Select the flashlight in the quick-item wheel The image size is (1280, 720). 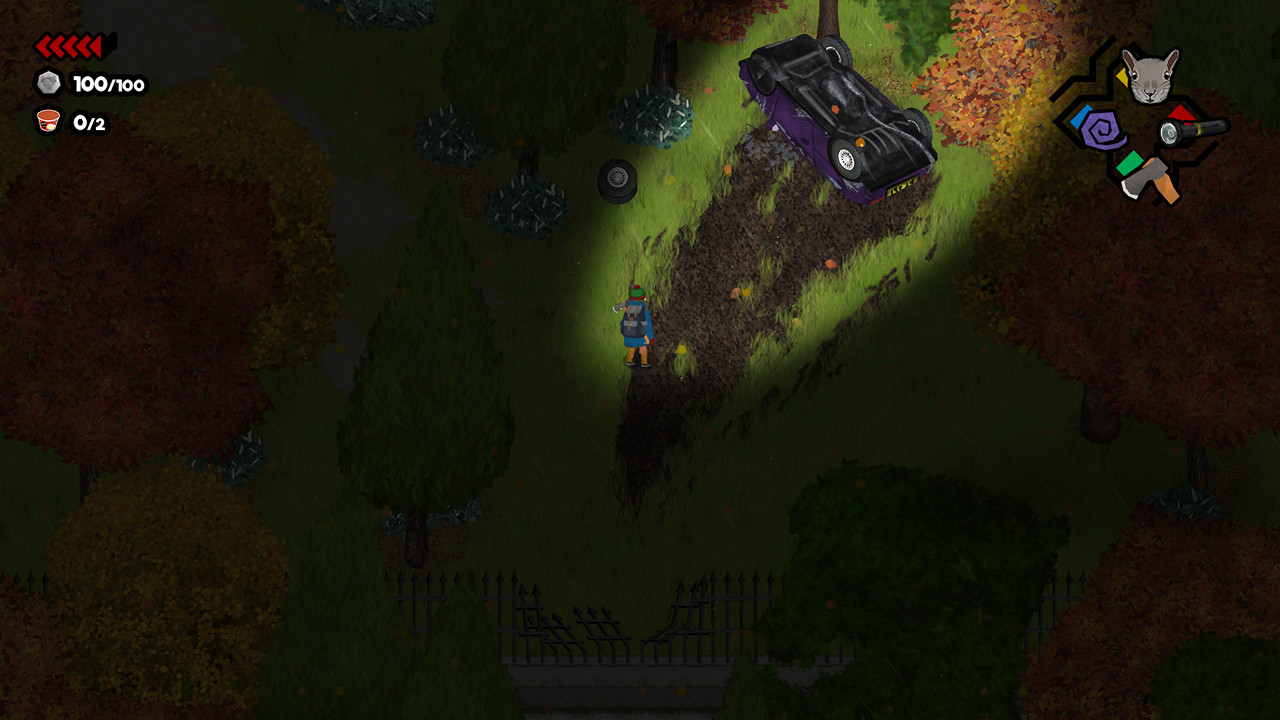point(1195,133)
